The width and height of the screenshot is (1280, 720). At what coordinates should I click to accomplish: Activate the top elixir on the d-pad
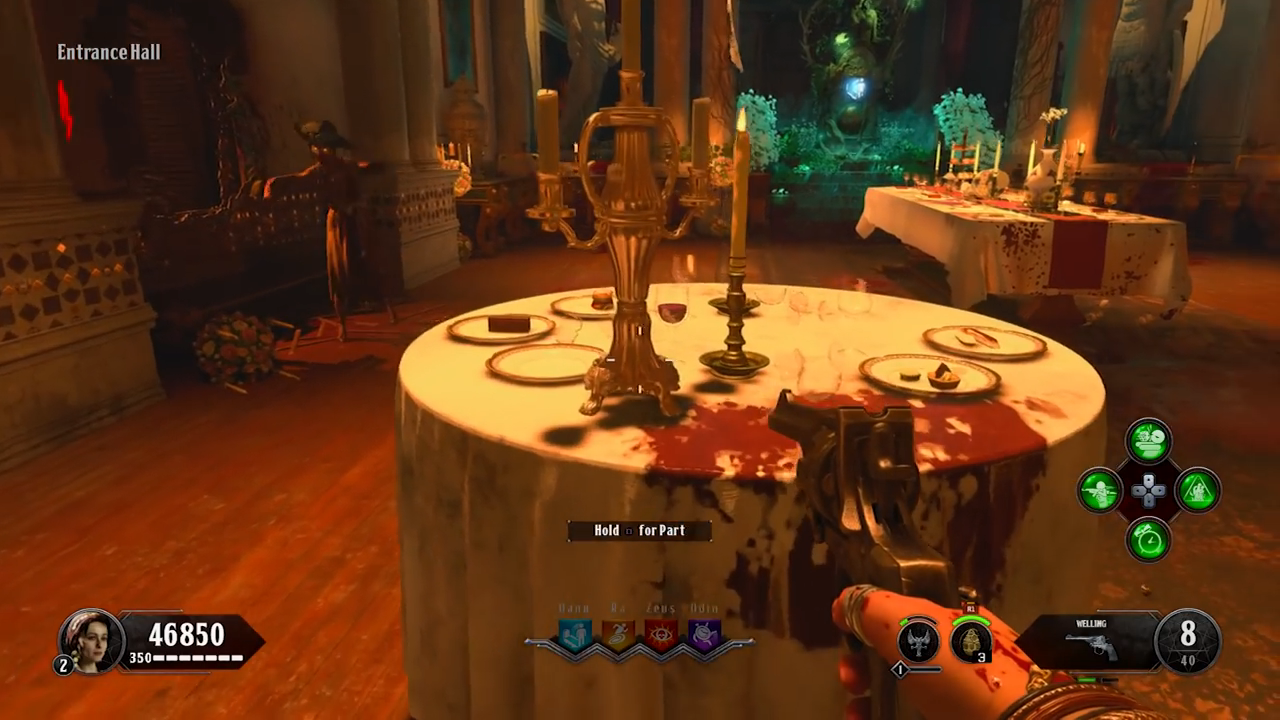pyautogui.click(x=1149, y=441)
